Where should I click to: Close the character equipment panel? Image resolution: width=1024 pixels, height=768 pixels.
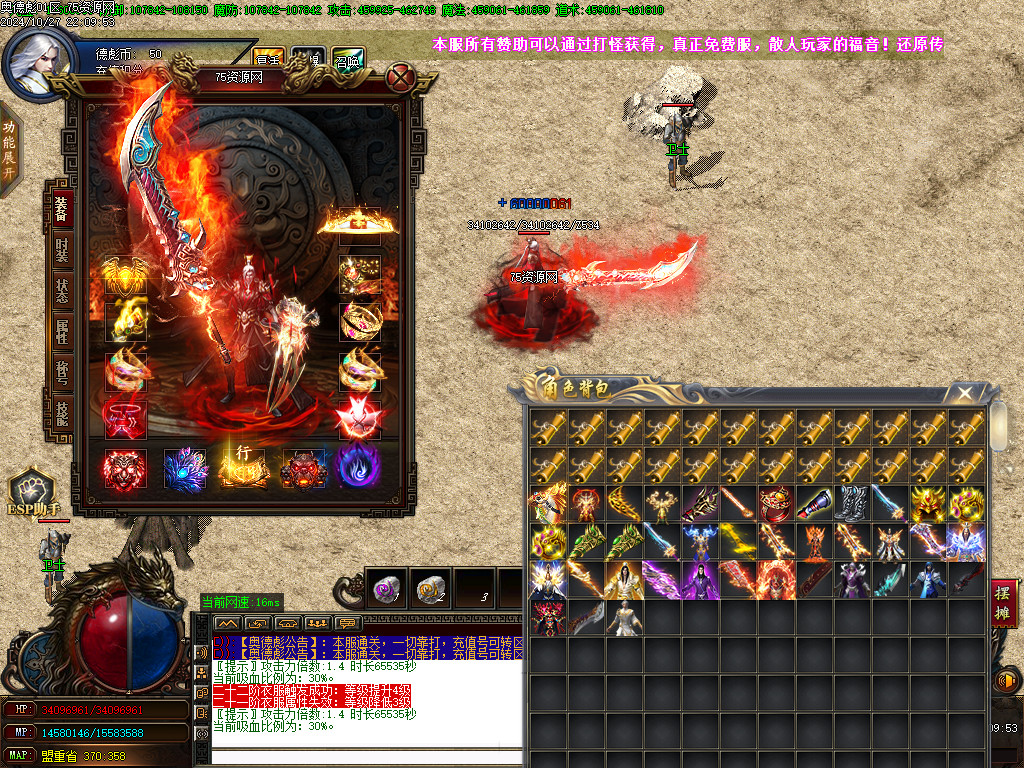pos(400,77)
